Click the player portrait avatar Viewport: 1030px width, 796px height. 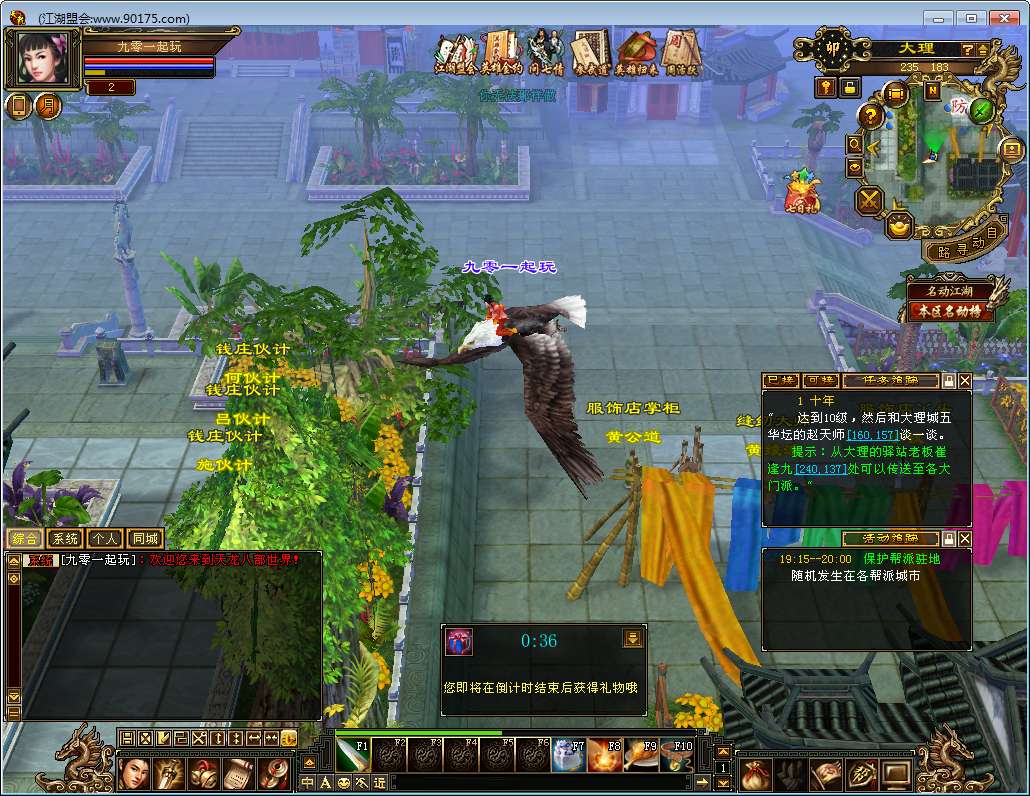(45, 59)
